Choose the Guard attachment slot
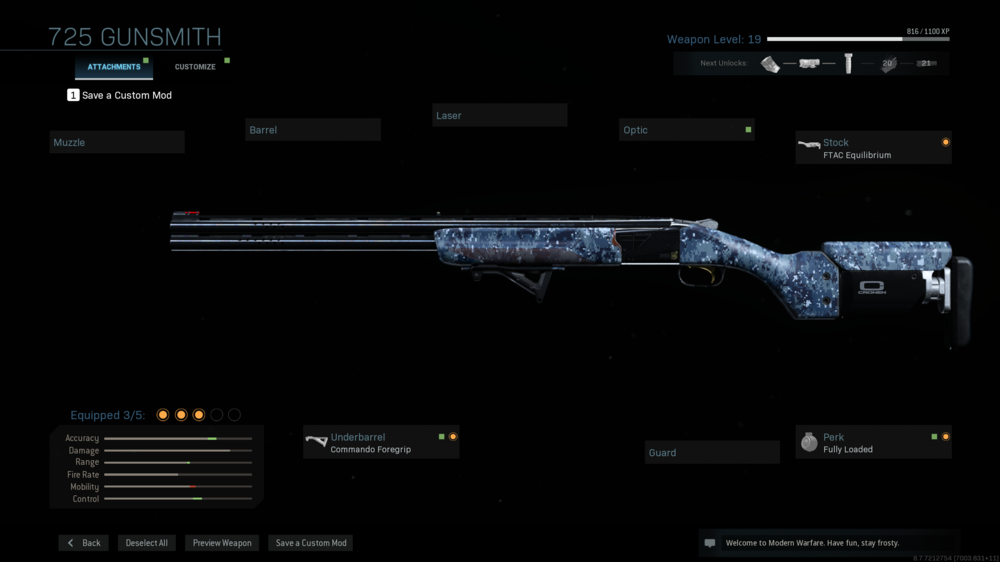Image resolution: width=1000 pixels, height=562 pixels. point(712,453)
